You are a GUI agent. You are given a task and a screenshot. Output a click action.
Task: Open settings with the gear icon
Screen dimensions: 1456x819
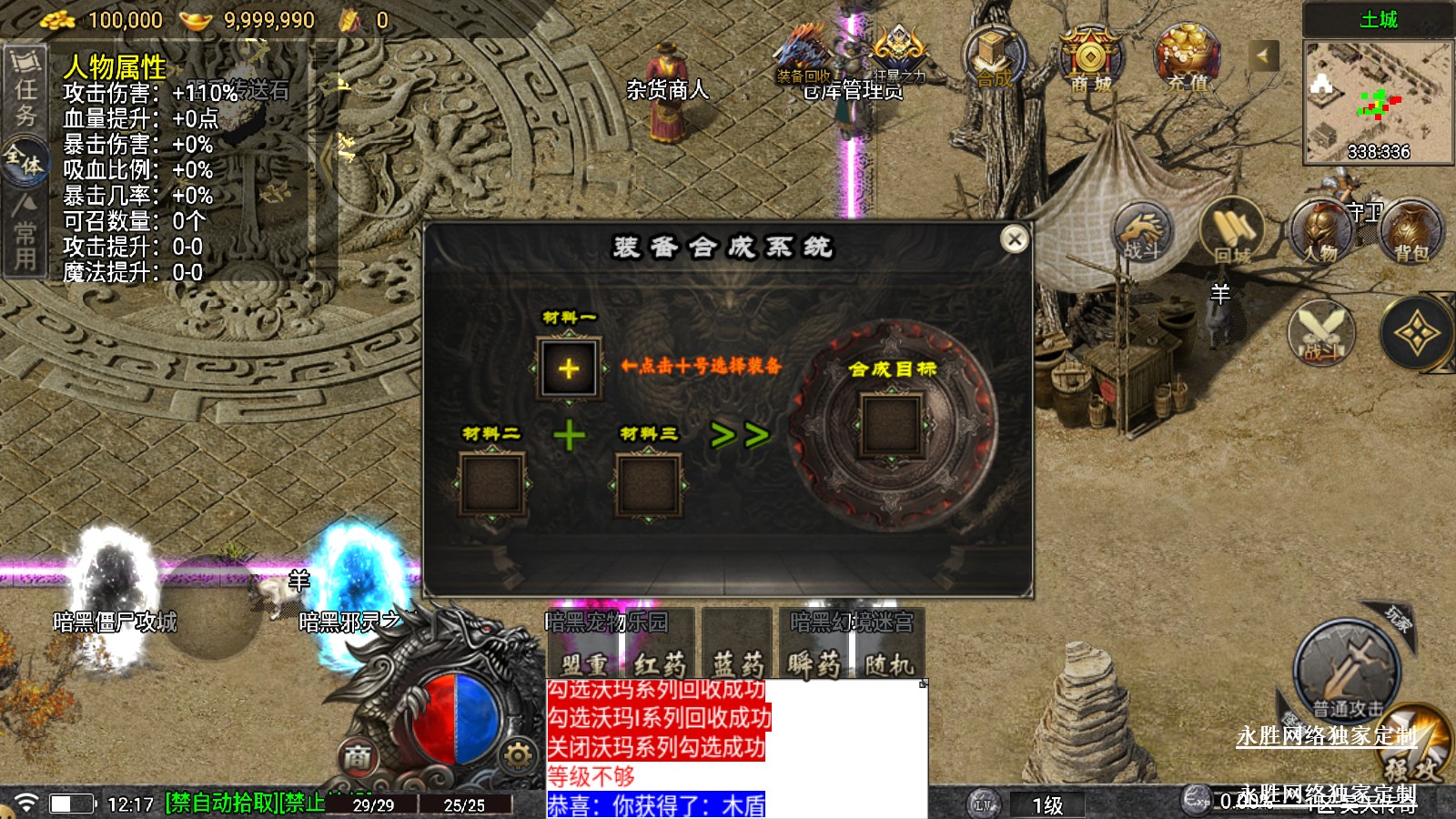pyautogui.click(x=517, y=755)
